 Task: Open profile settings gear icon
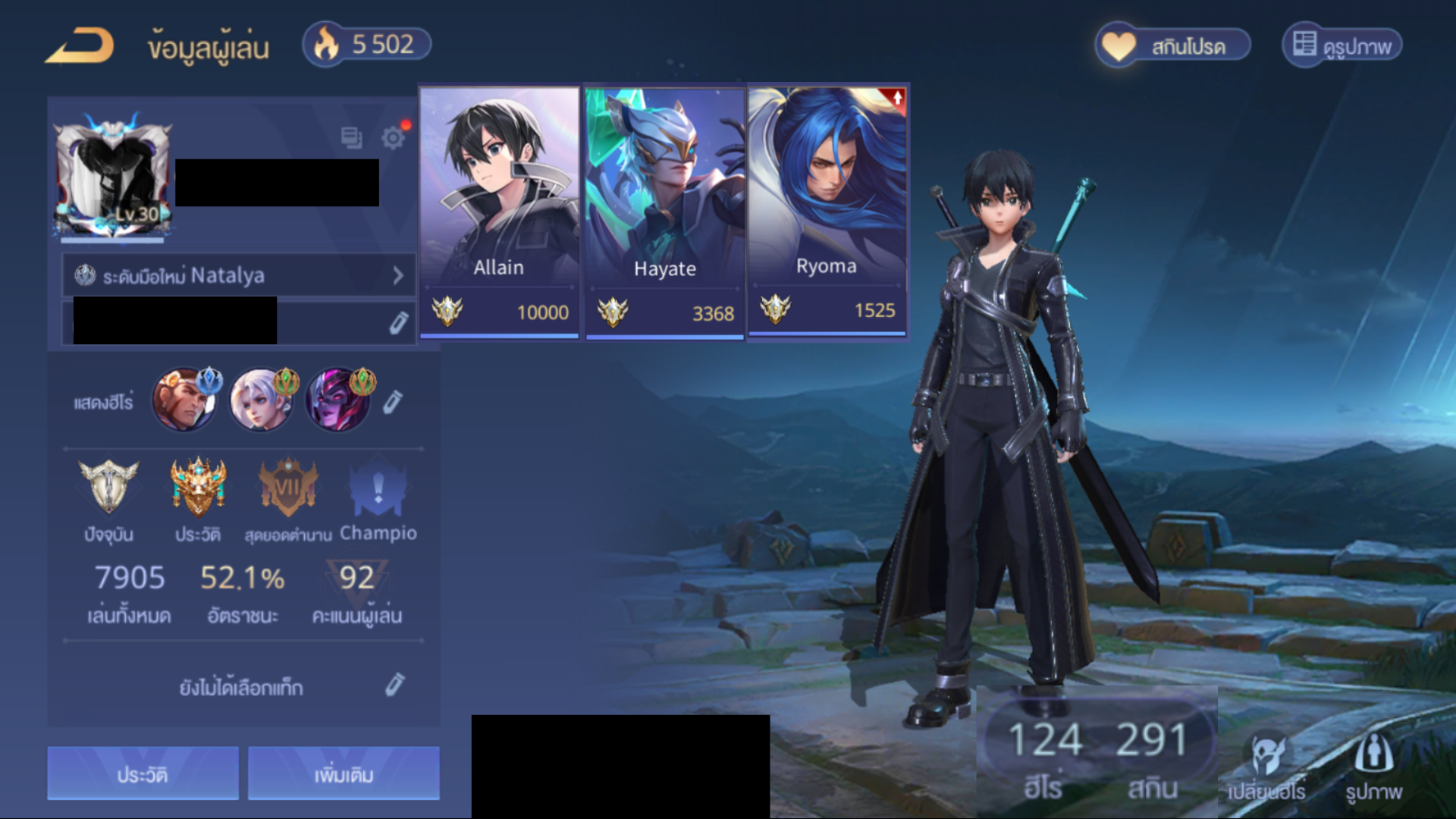[x=393, y=138]
